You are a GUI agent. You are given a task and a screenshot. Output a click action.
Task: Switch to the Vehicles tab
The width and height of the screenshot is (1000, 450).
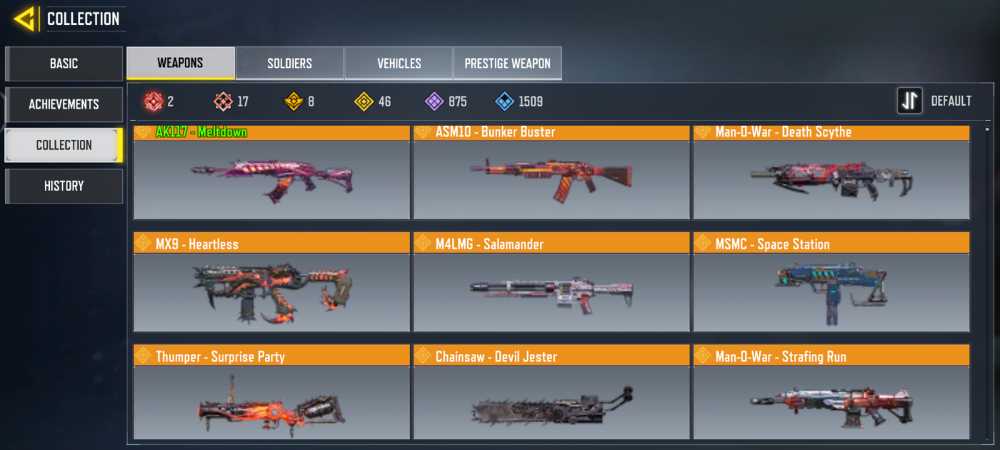tap(398, 63)
